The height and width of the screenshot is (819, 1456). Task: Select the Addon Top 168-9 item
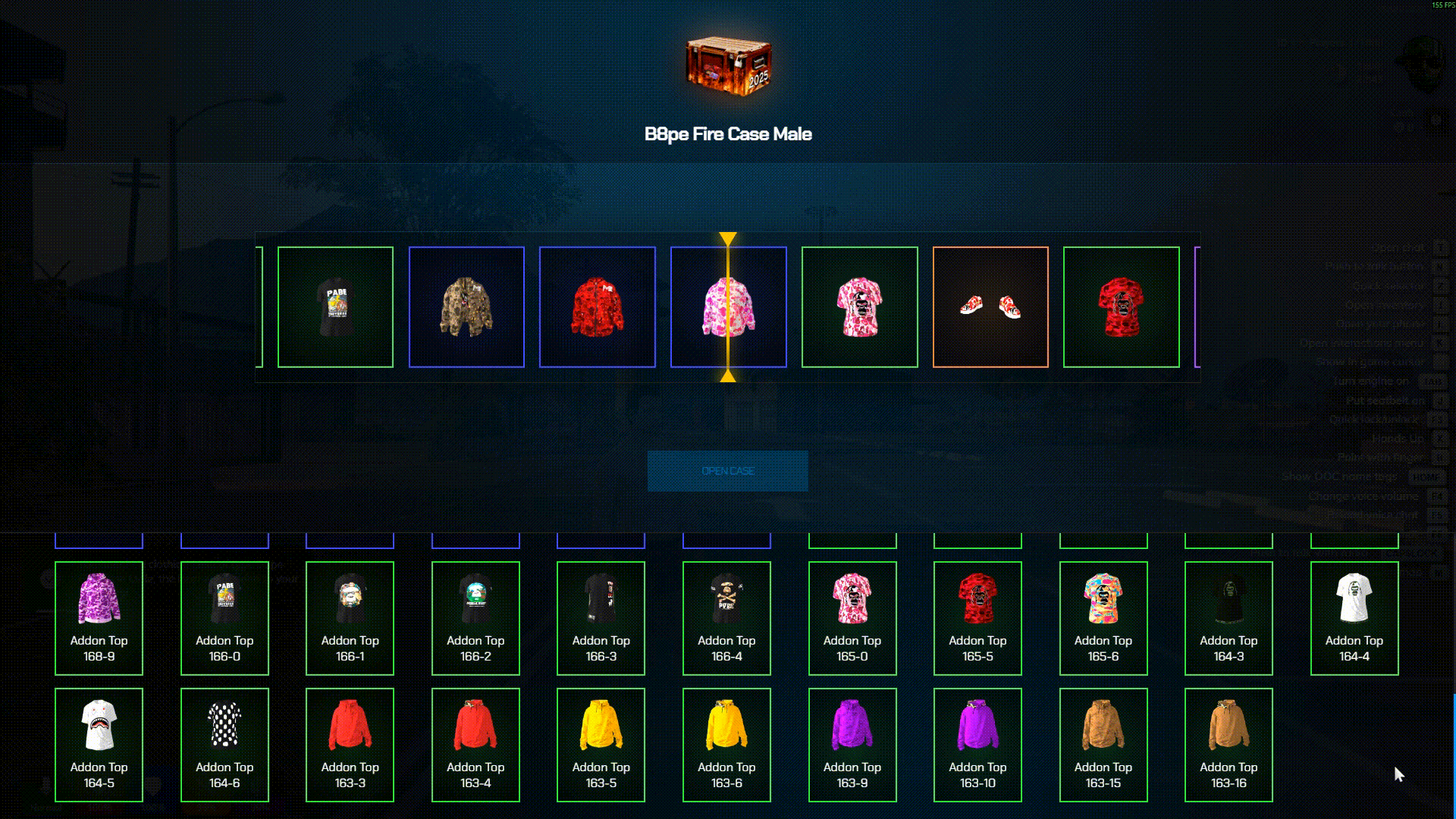tap(99, 618)
